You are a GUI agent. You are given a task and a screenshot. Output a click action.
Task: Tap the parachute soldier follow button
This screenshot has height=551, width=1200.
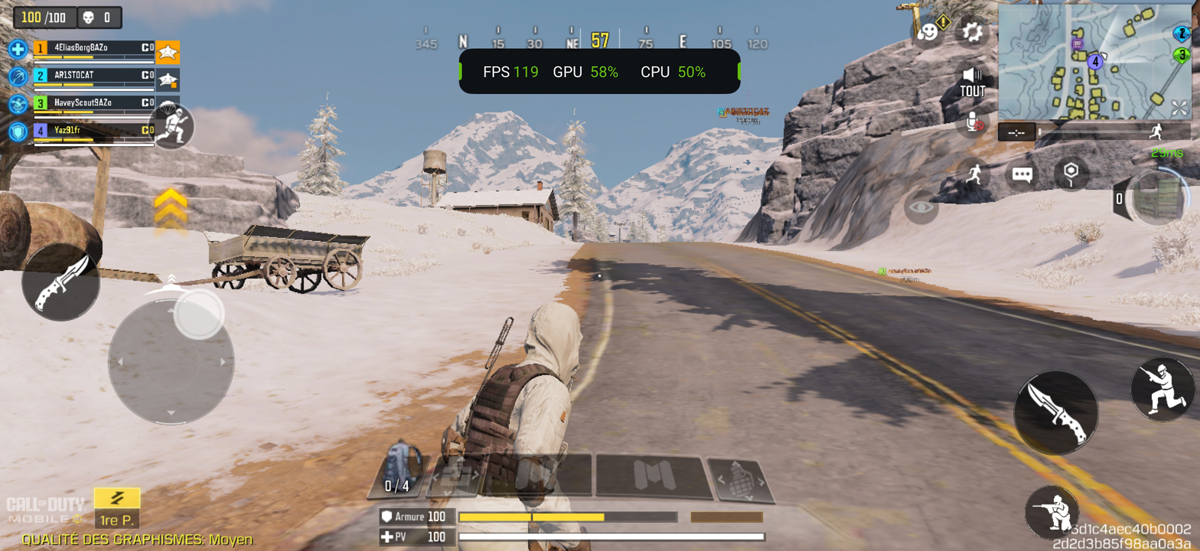coord(172,127)
